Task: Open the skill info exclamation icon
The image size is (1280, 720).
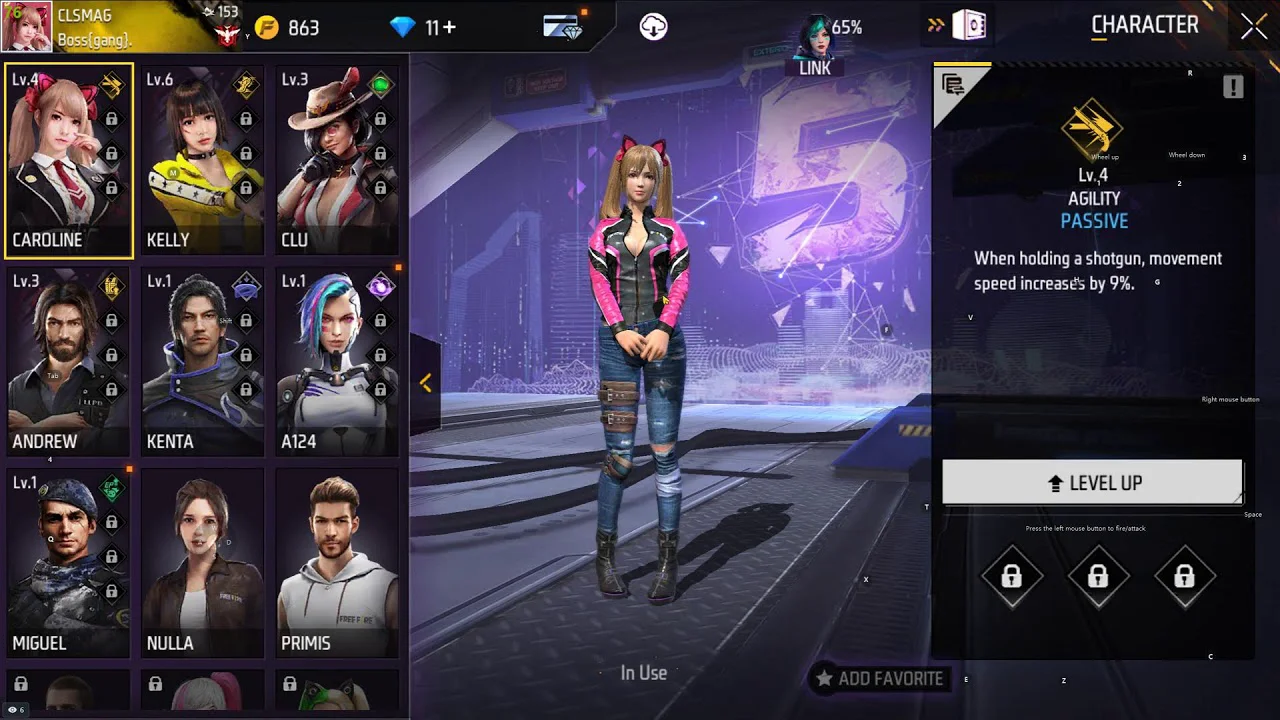Action: click(1233, 87)
